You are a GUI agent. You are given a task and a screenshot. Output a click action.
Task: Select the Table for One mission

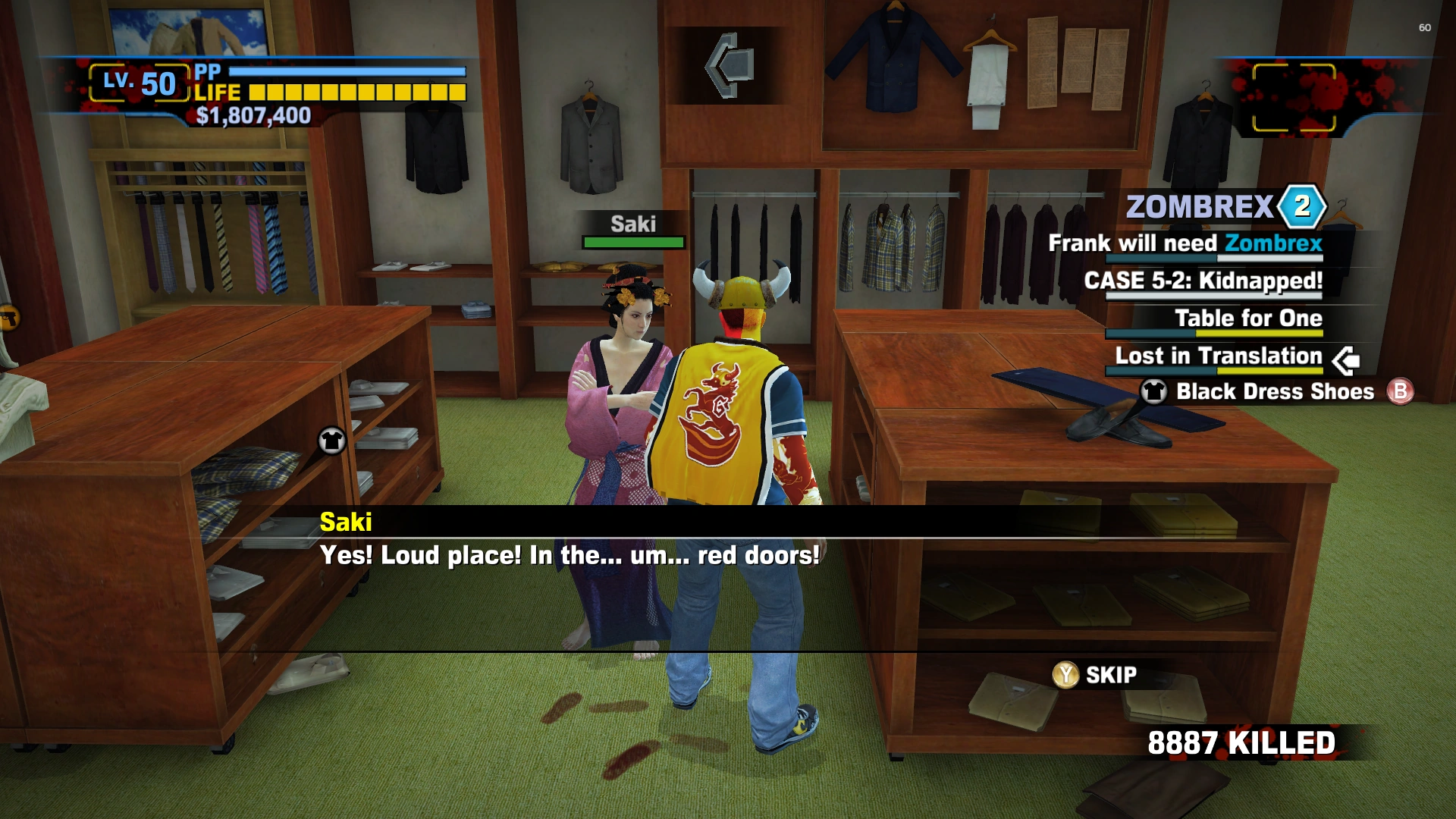coord(1248,318)
